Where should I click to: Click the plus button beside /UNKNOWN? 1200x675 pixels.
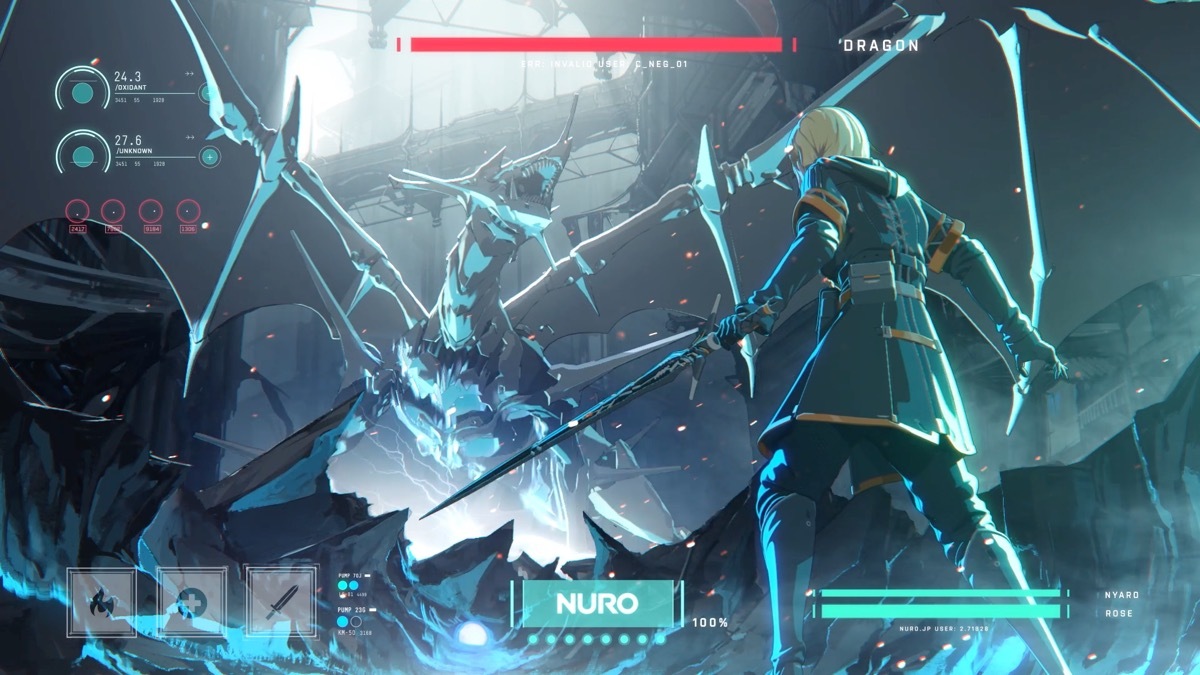point(209,156)
